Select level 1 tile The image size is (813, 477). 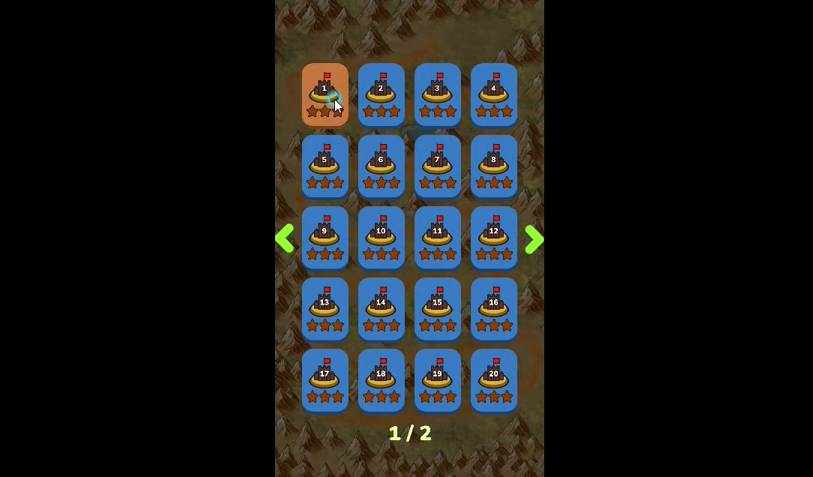pos(325,95)
